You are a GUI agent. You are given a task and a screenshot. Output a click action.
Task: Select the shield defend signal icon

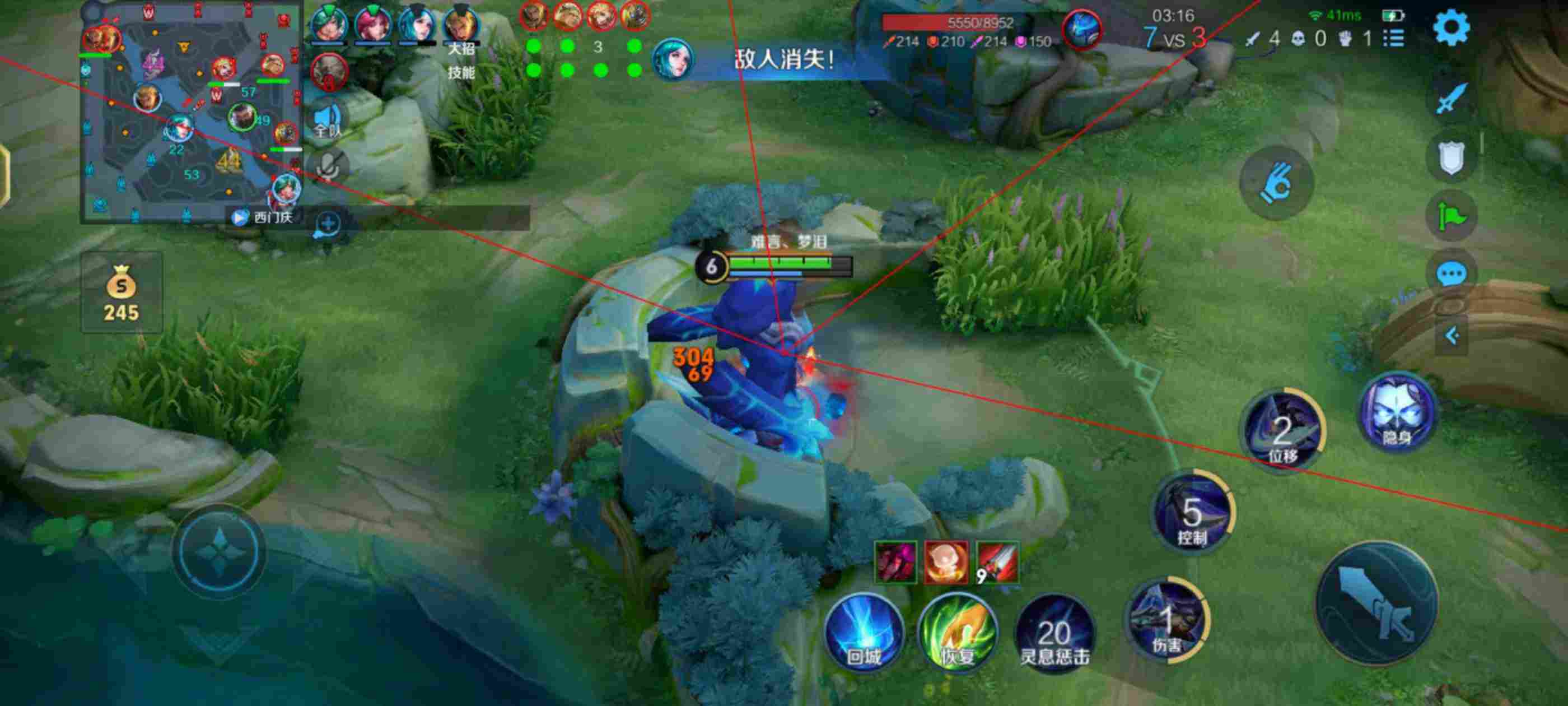point(1451,158)
